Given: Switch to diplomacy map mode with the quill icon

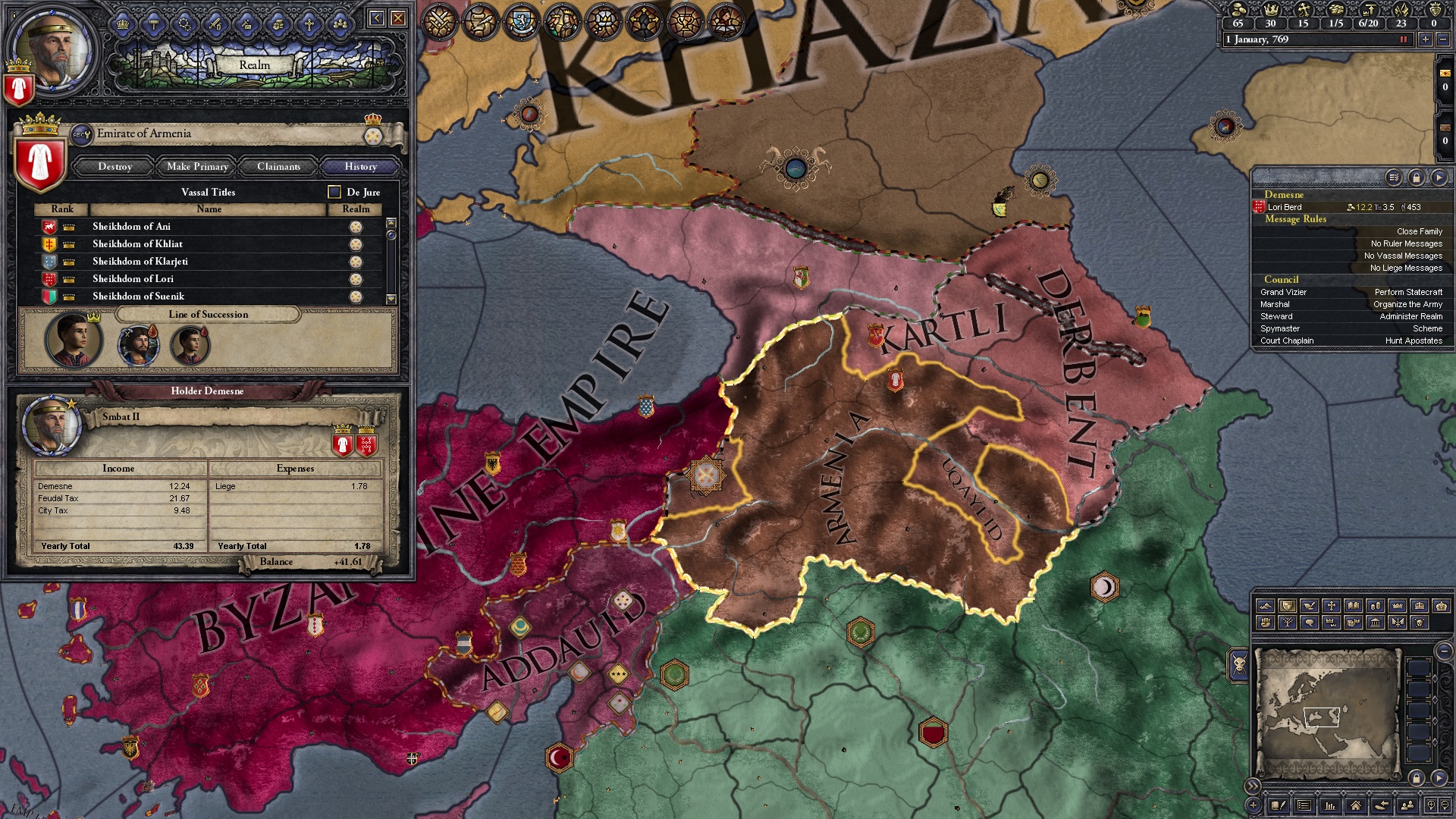Looking at the screenshot, I should click(1310, 606).
